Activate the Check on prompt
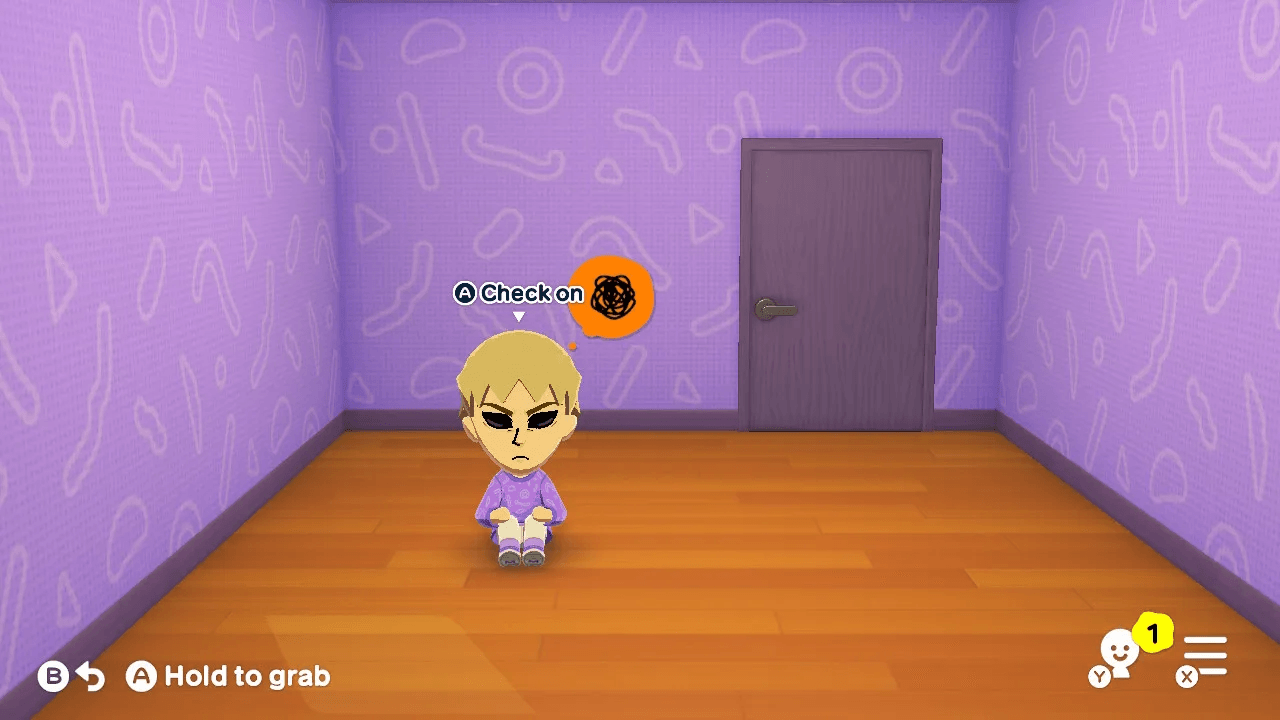The width and height of the screenshot is (1280, 720). [x=530, y=293]
